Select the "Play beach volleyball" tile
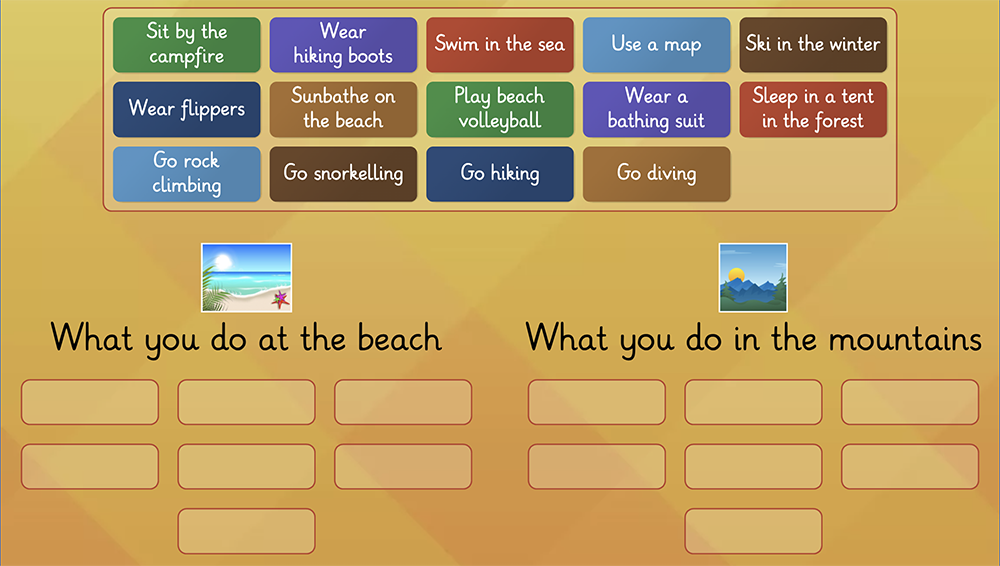Image resolution: width=1000 pixels, height=566 pixels. tap(500, 109)
